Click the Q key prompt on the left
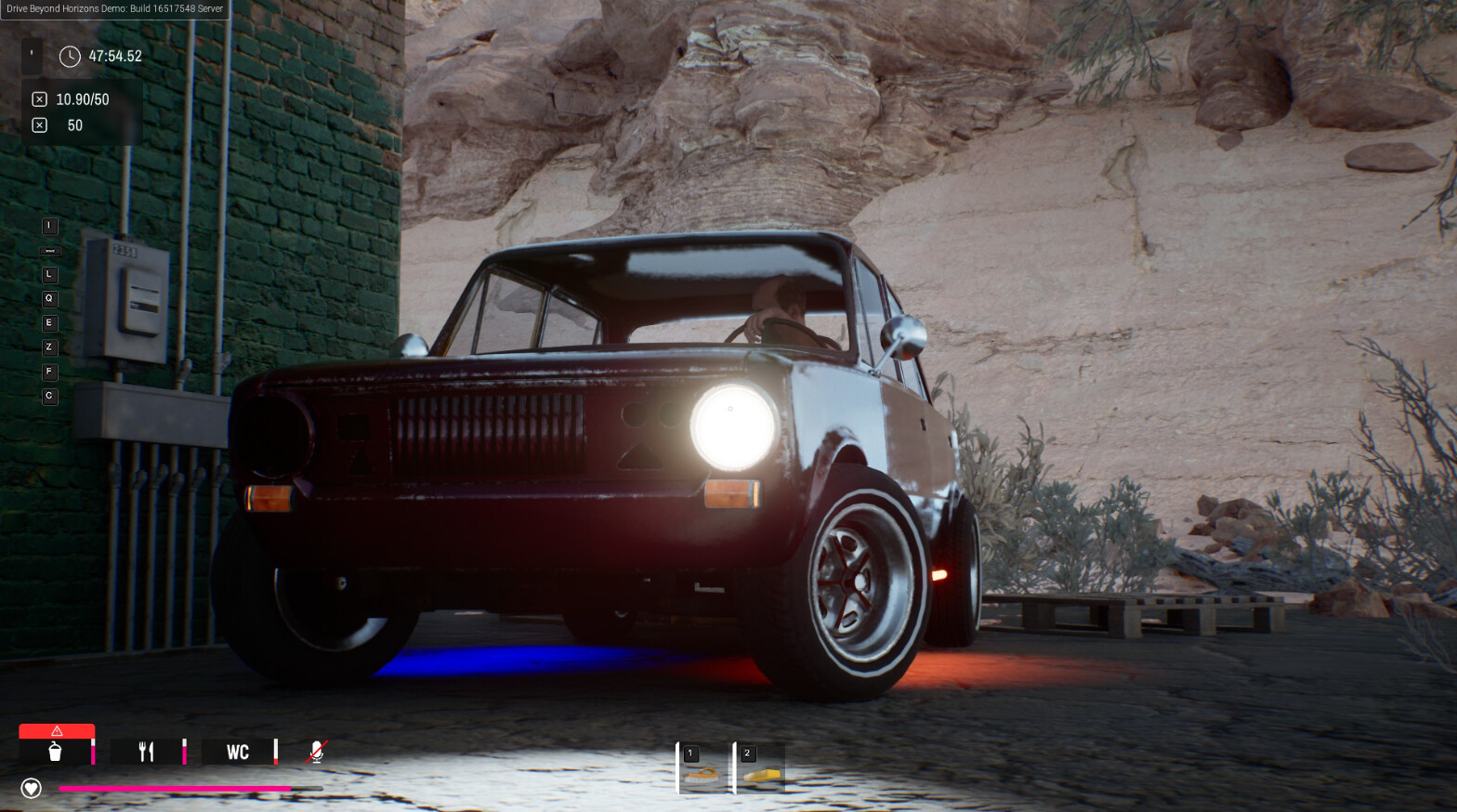This screenshot has width=1457, height=812. tap(49, 298)
